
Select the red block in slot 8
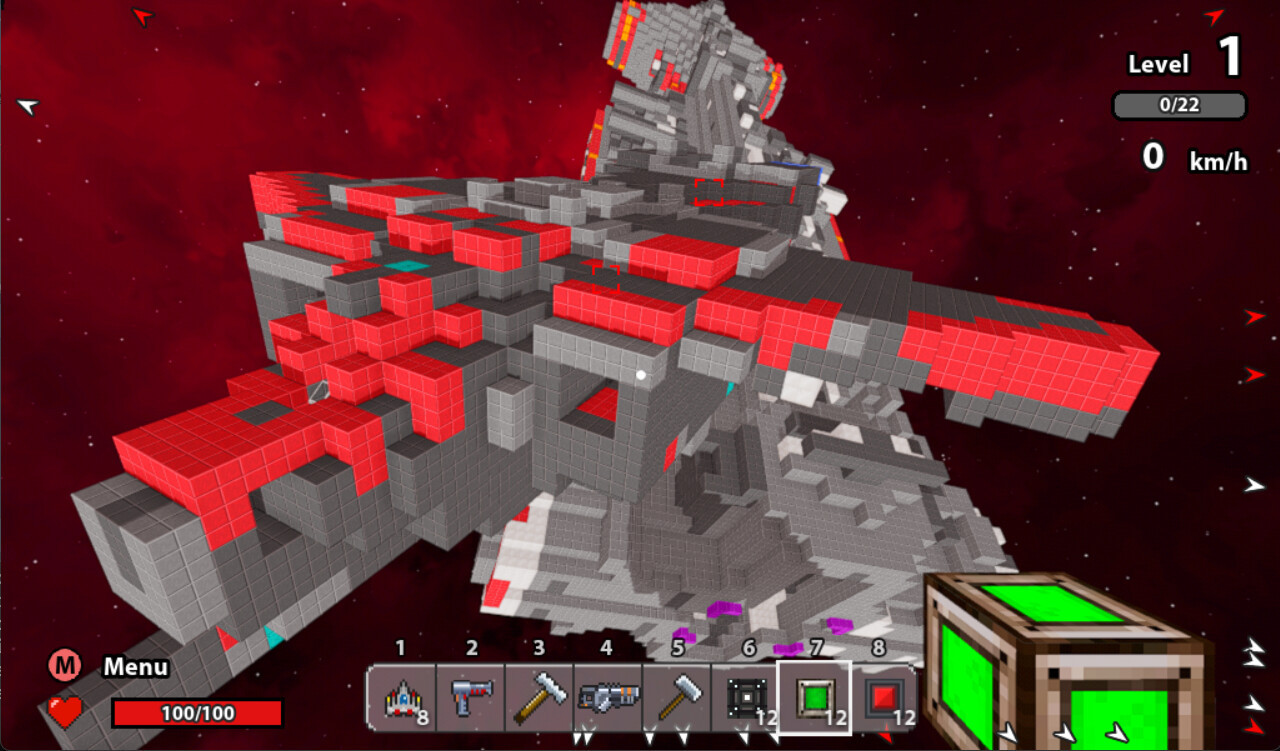(x=882, y=698)
